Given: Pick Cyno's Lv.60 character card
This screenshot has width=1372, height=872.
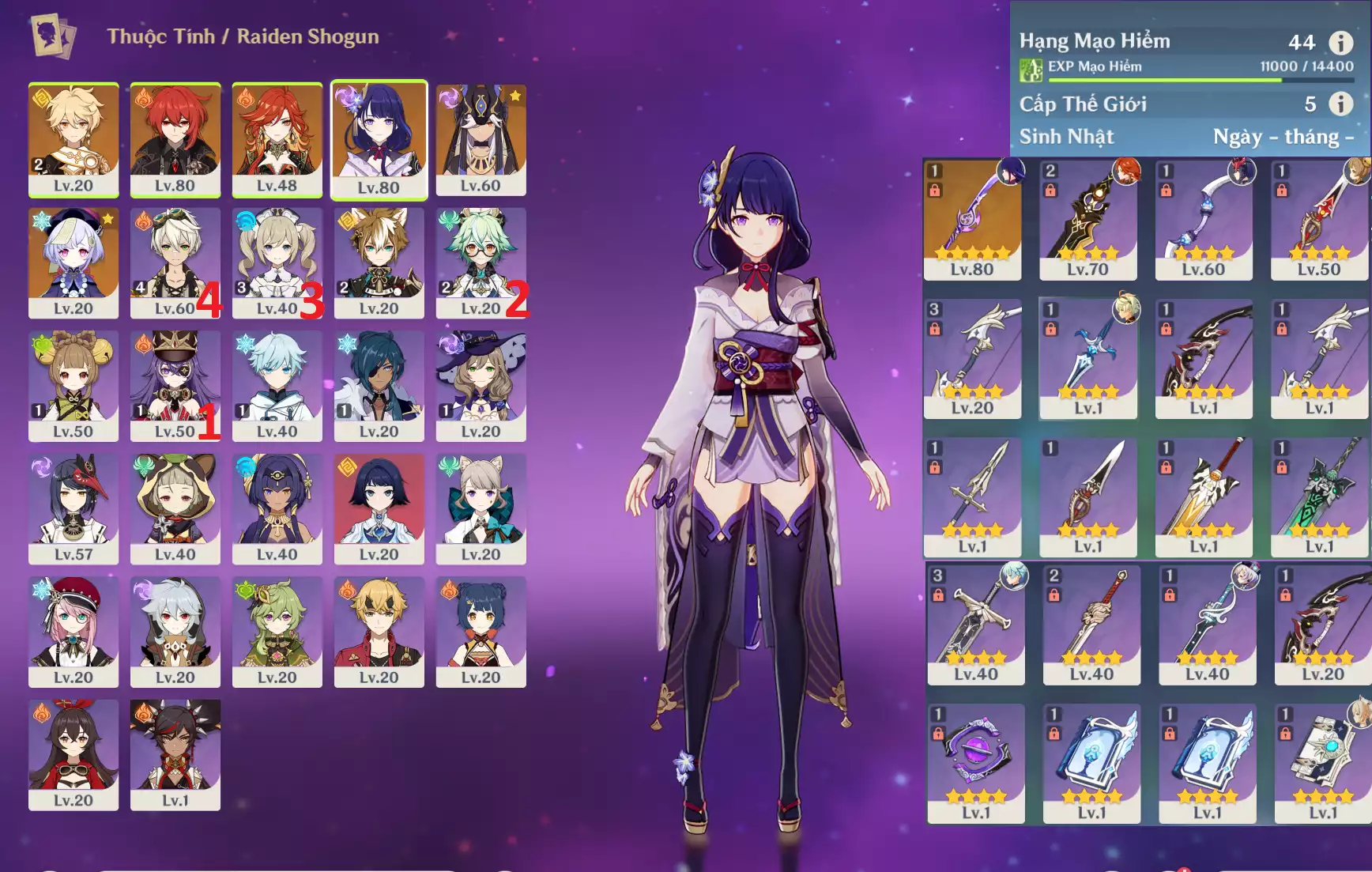Looking at the screenshot, I should click(481, 139).
